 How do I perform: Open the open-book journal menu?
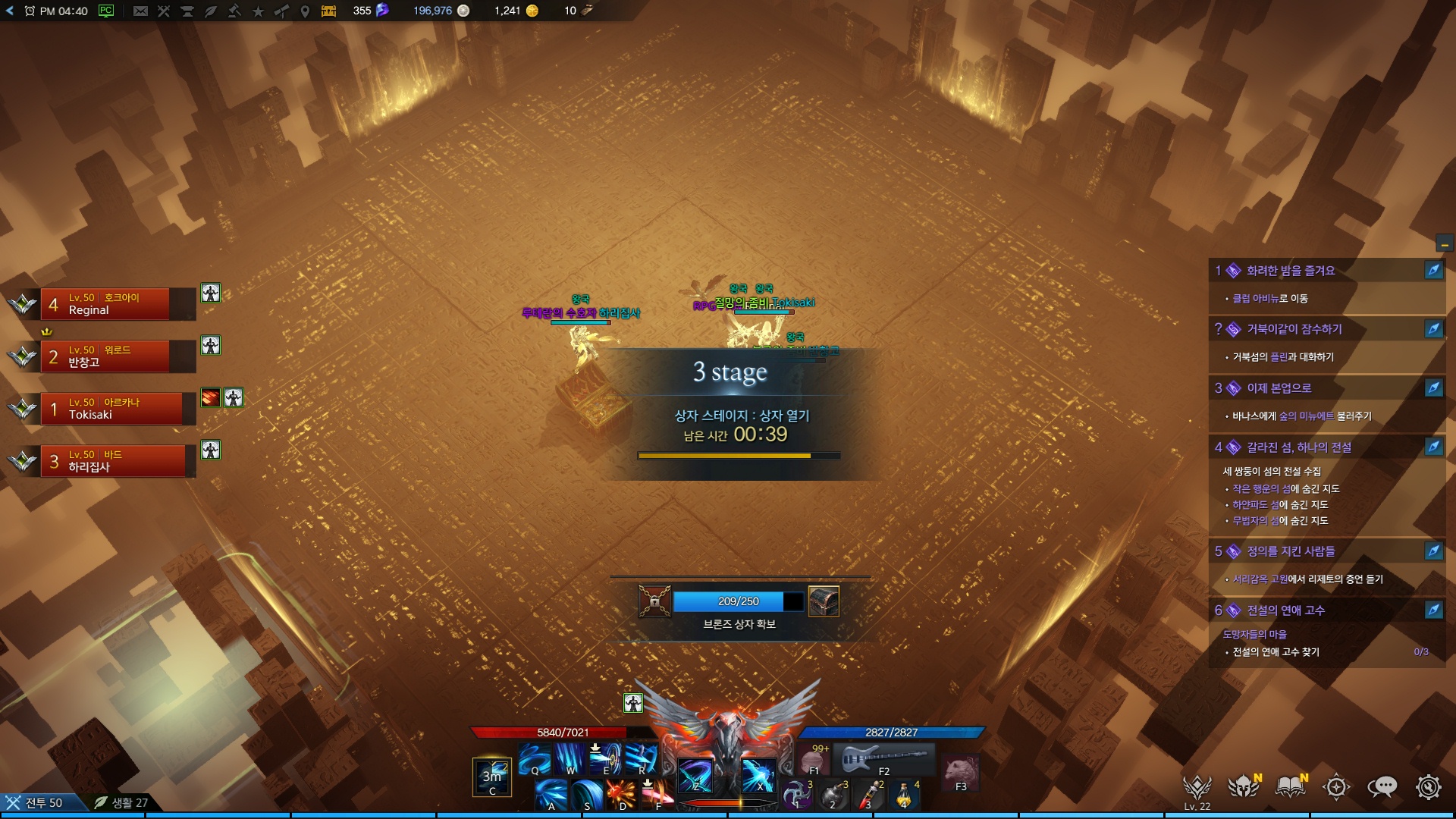(1290, 787)
